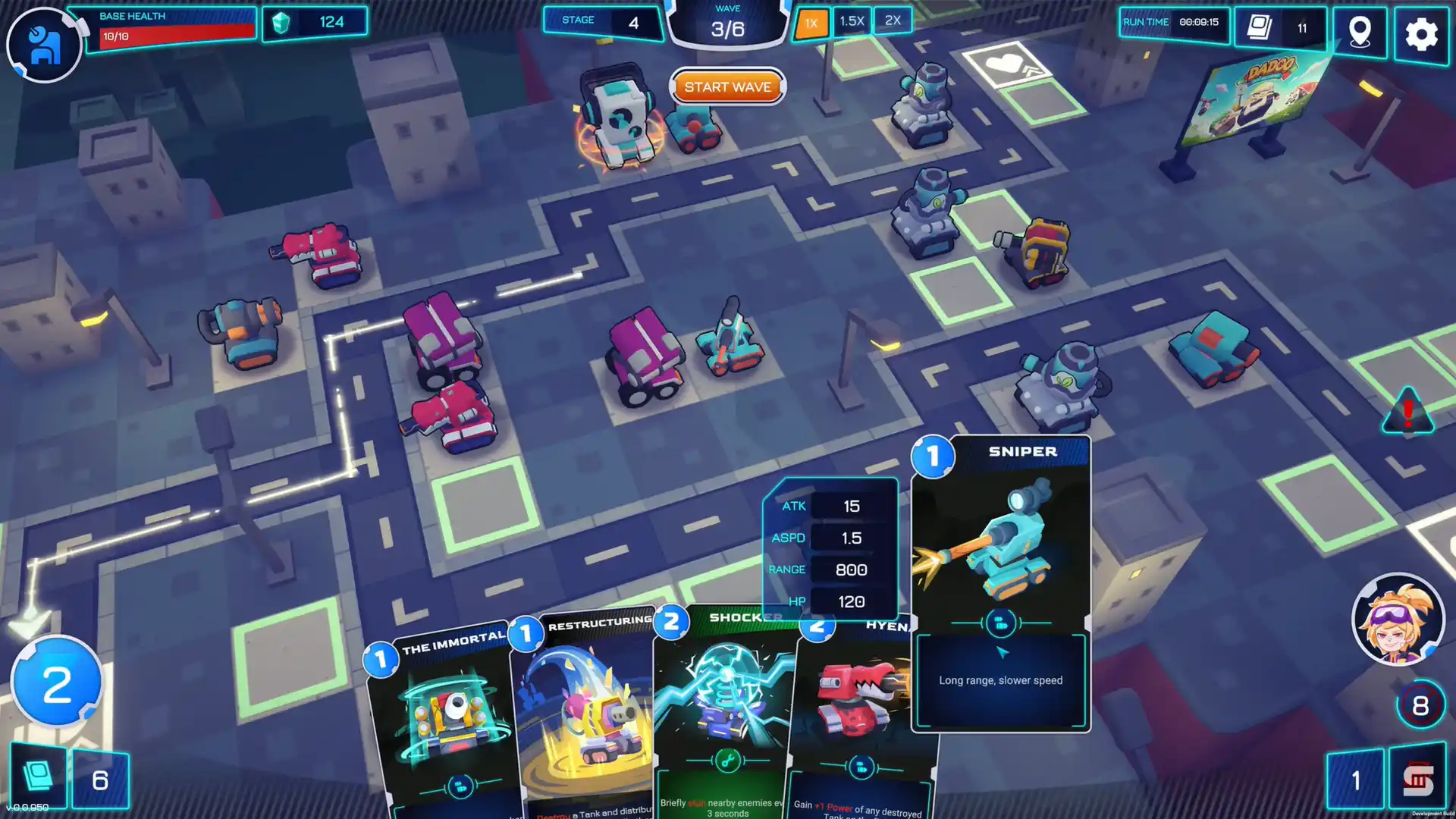
Task: Open the discard pile icon
Action: pyautogui.click(x=1417, y=780)
